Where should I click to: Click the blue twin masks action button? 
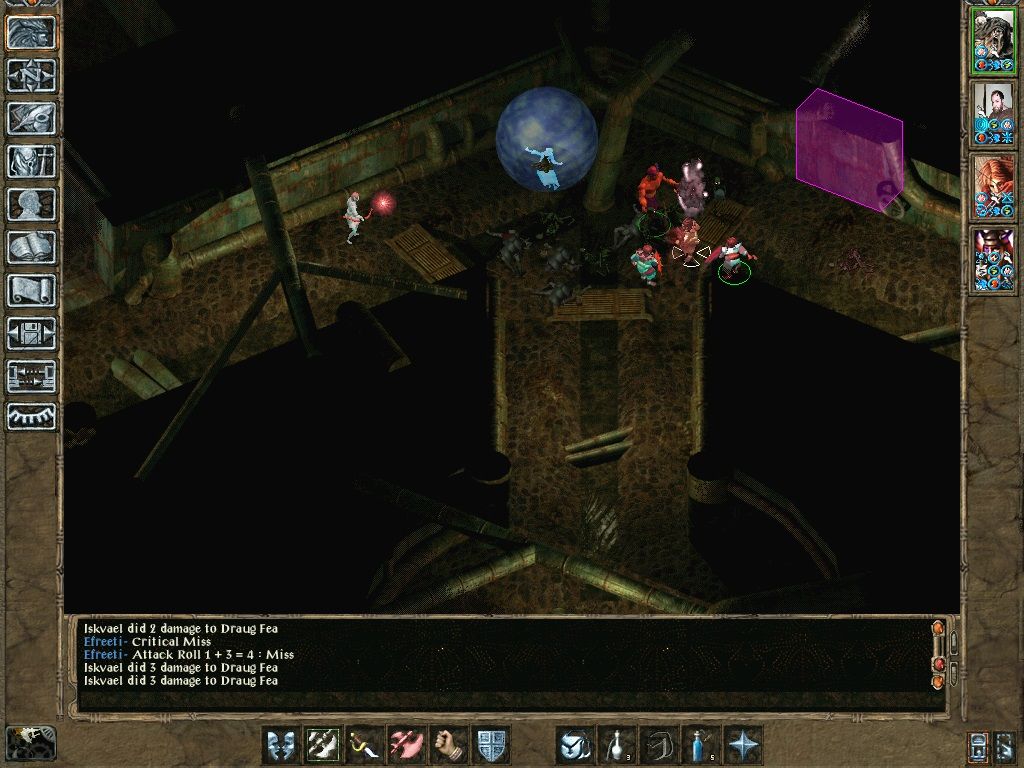(281, 745)
